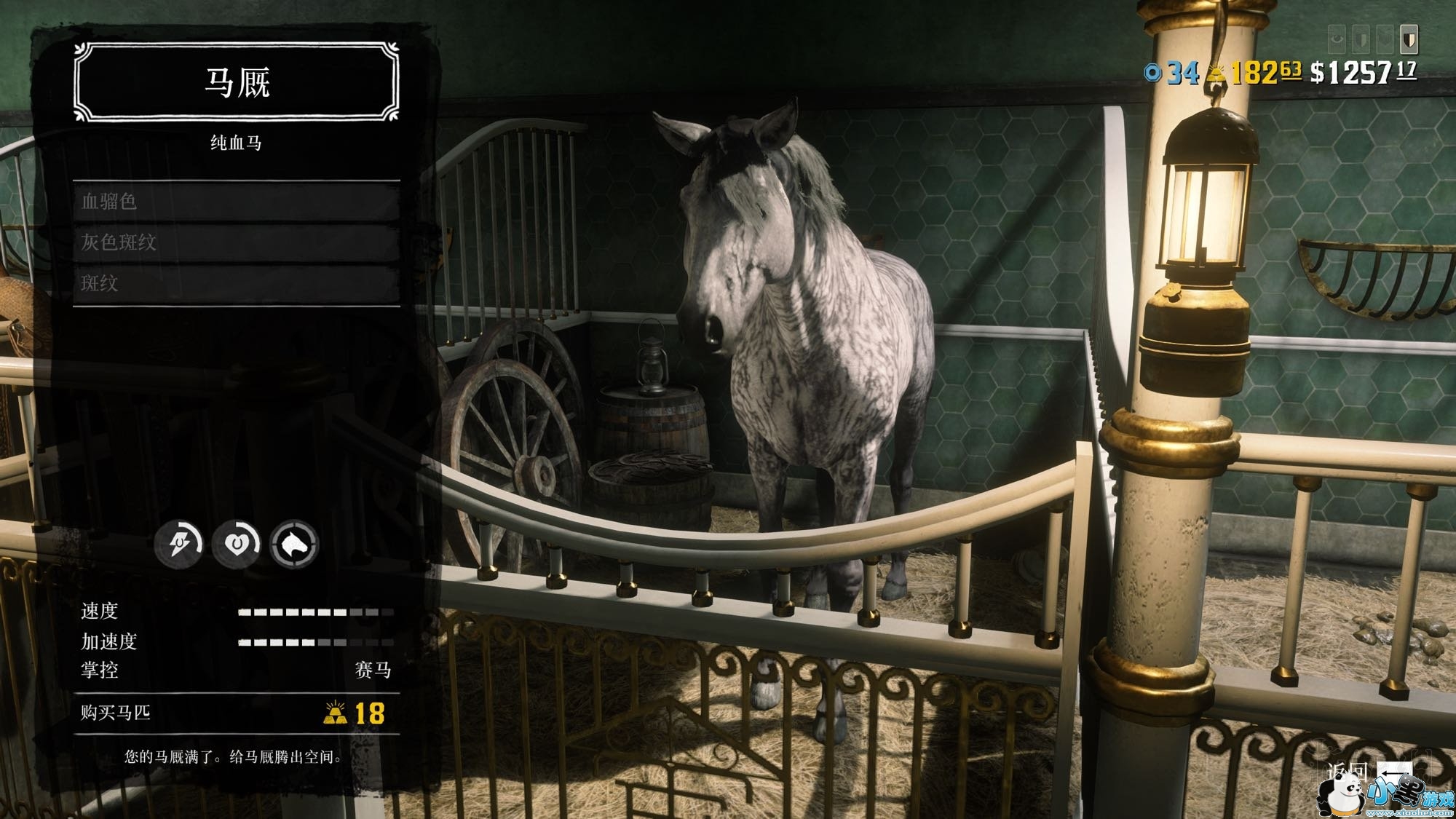Choose the 灰色斑纹 coat option

coord(236,242)
